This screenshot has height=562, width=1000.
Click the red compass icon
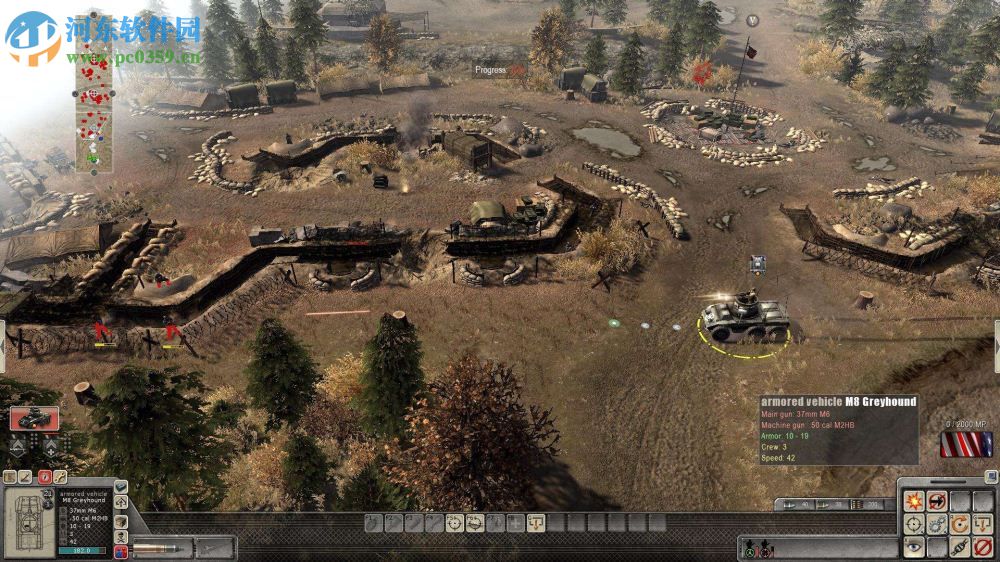[x=45, y=477]
